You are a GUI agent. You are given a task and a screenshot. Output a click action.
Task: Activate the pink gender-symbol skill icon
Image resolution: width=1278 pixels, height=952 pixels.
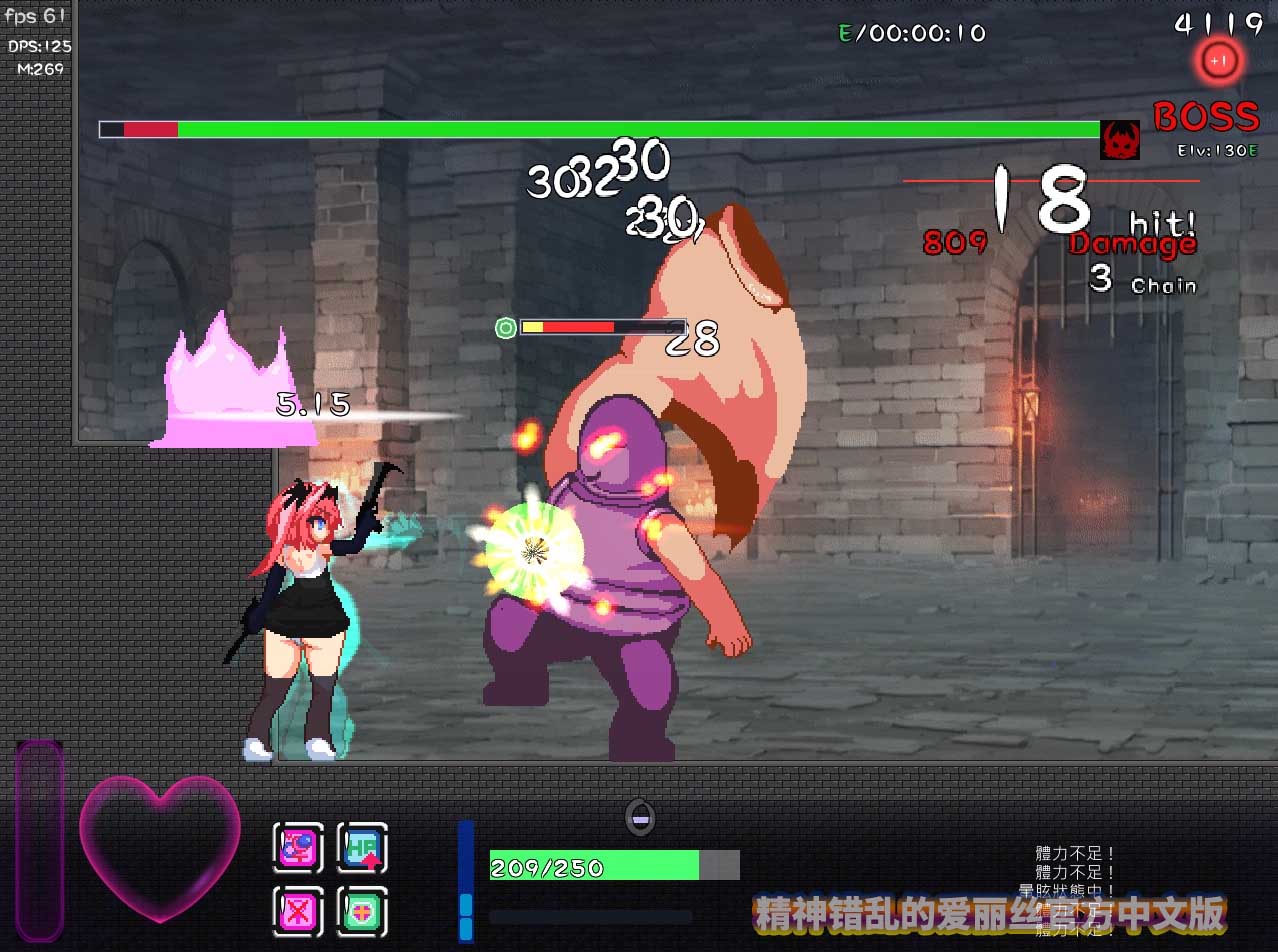(299, 848)
